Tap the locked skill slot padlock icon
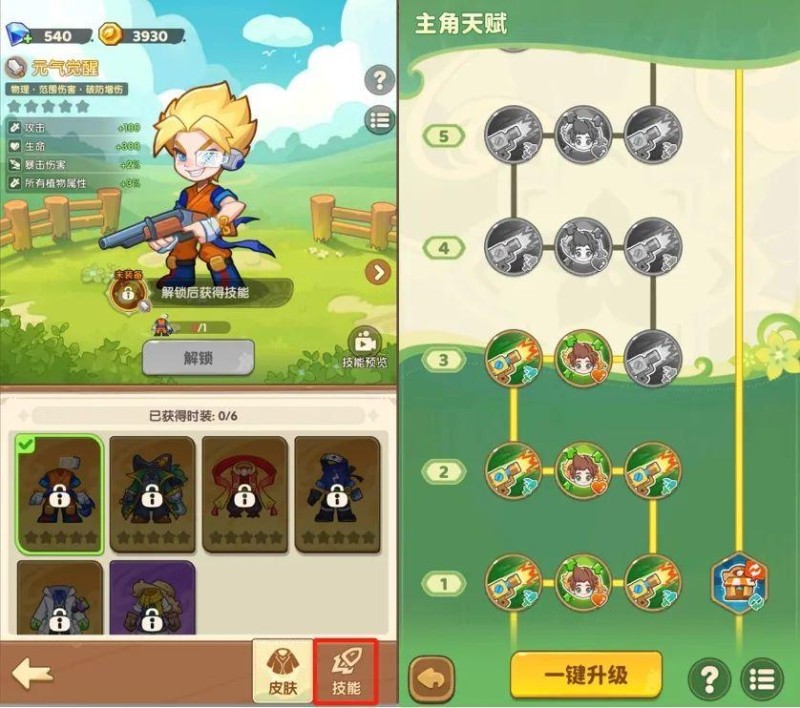 [x=128, y=292]
